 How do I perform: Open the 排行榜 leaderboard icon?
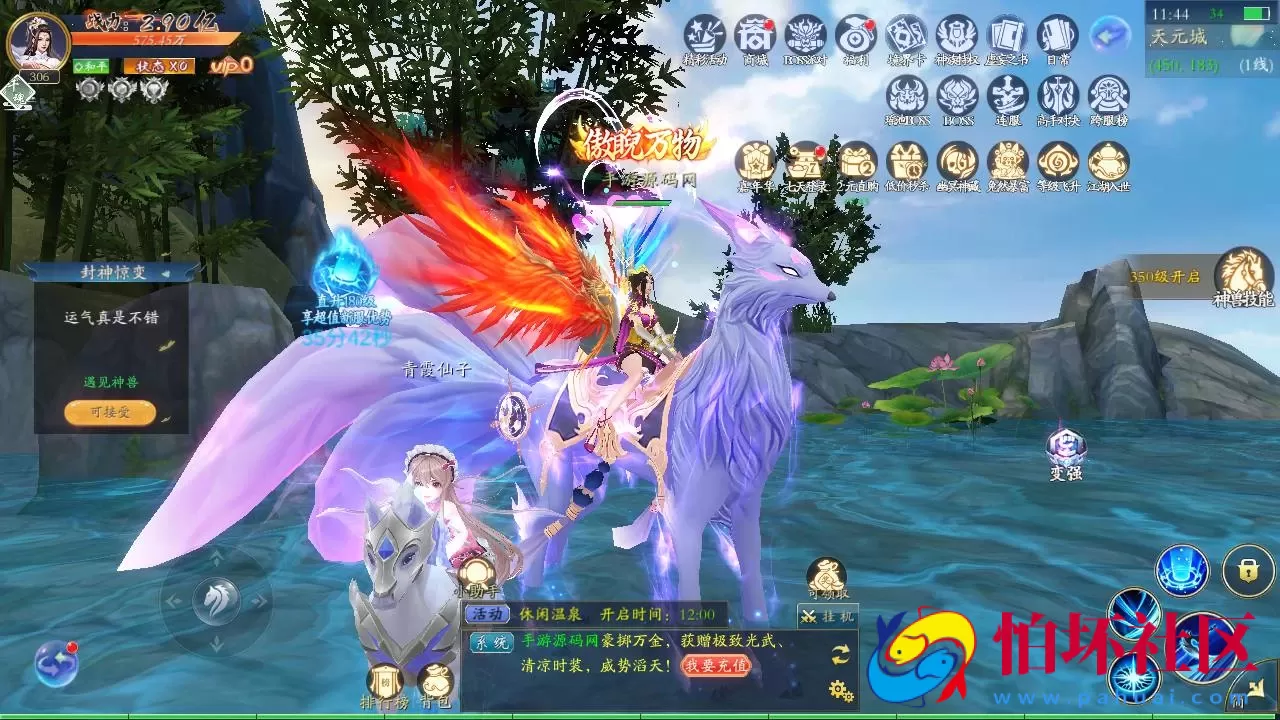384,680
